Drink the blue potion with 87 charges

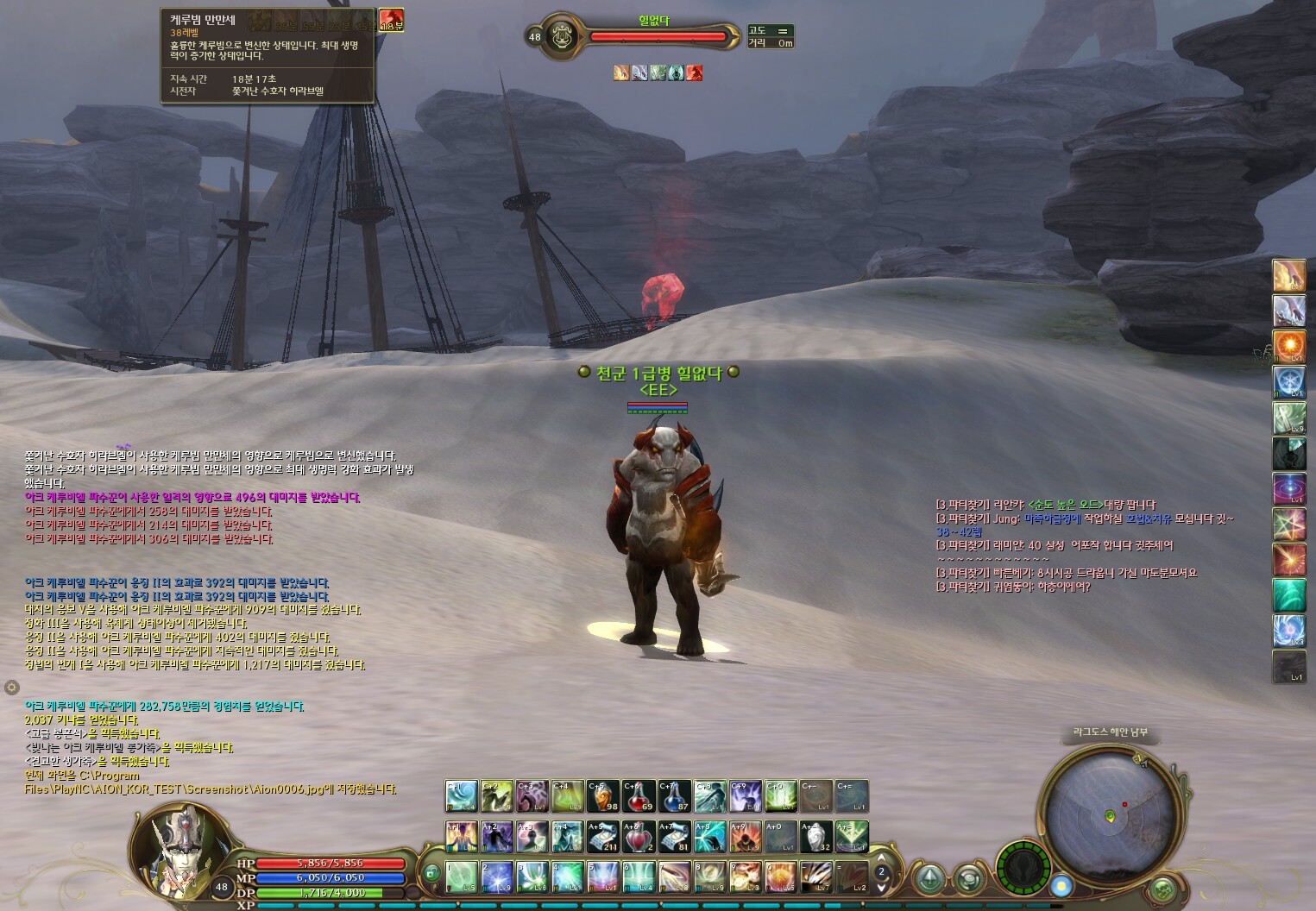tap(674, 795)
